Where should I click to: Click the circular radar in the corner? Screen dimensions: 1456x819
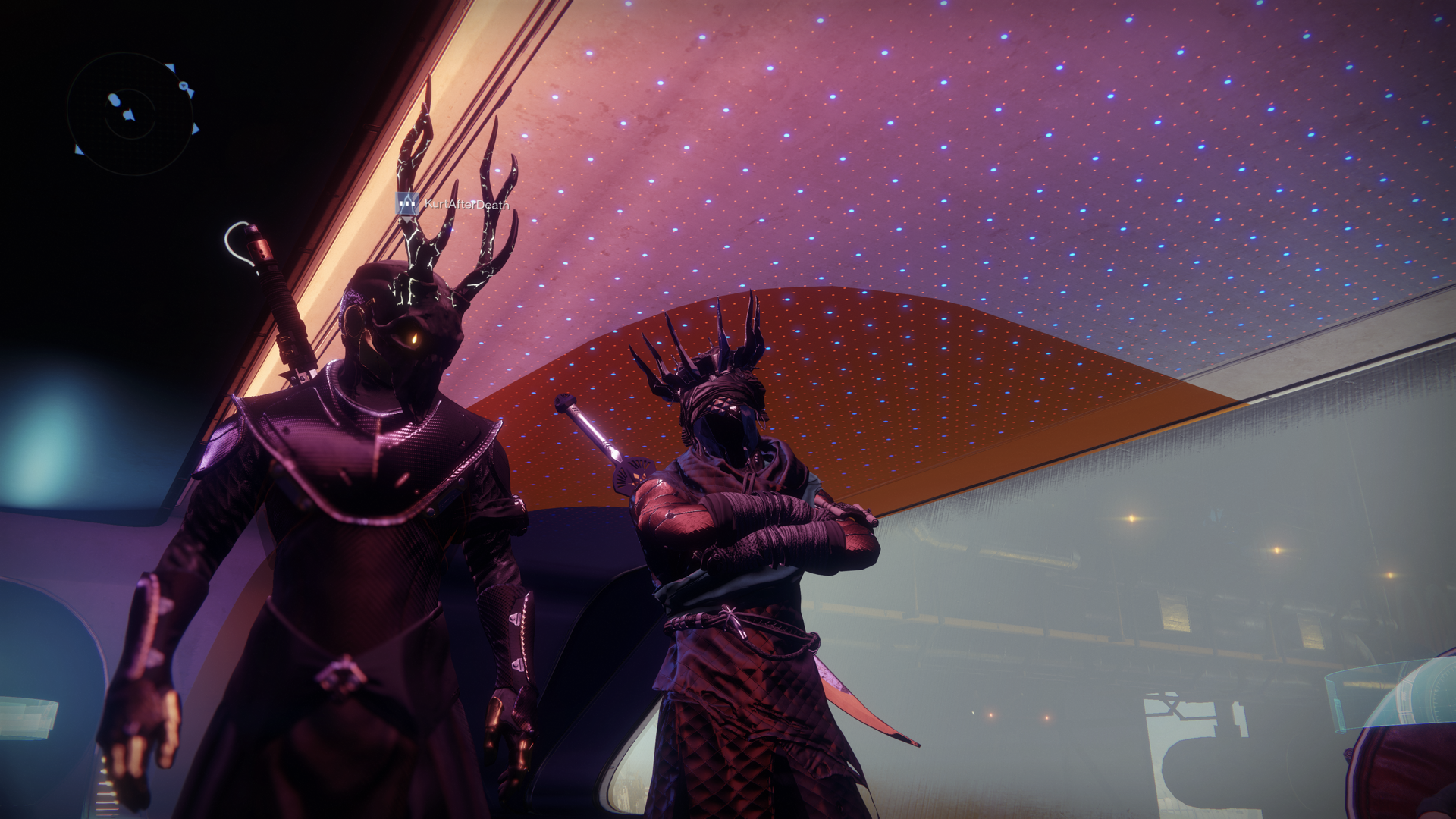coord(130,114)
